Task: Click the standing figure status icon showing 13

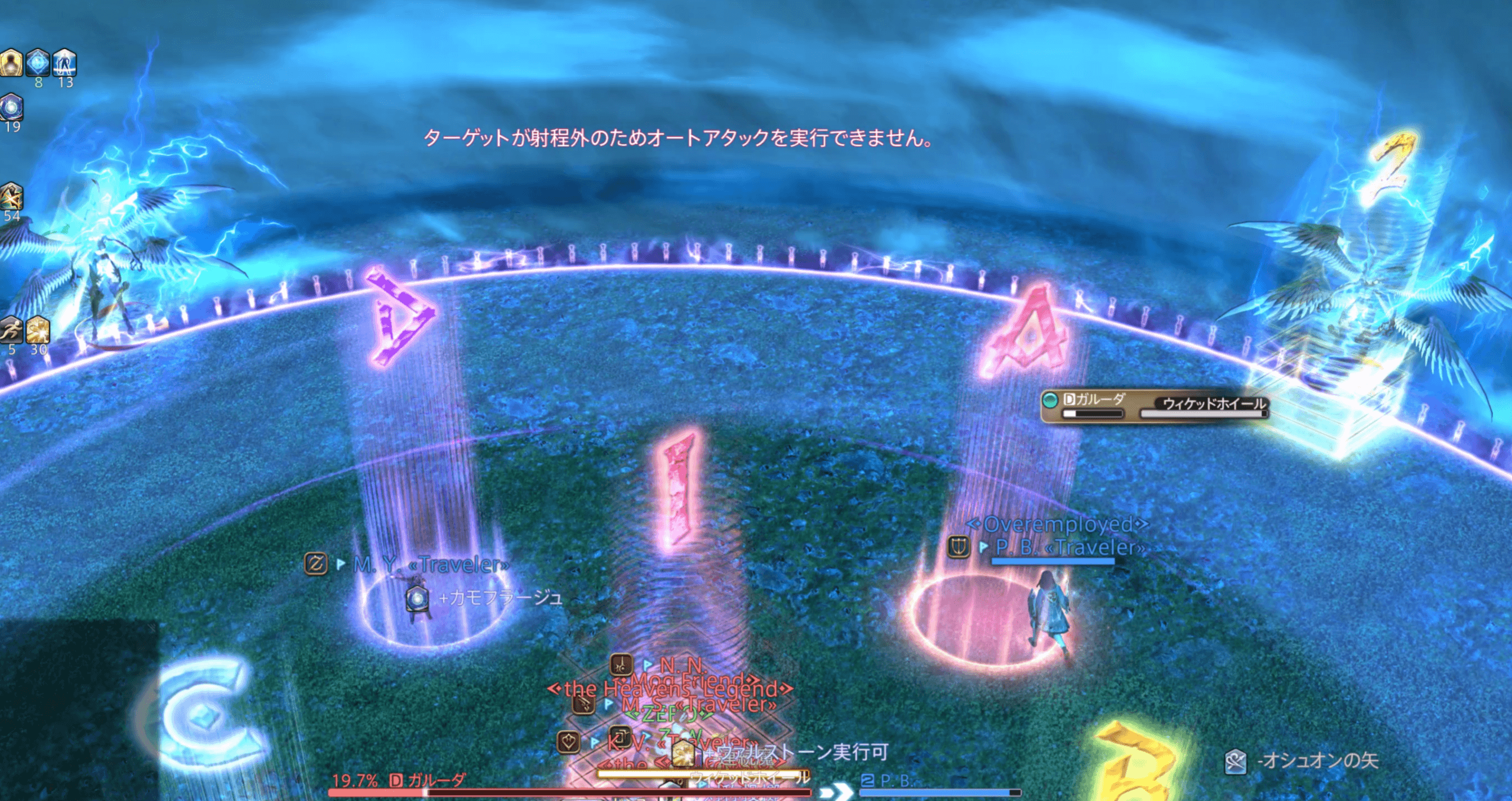Action: [64, 63]
